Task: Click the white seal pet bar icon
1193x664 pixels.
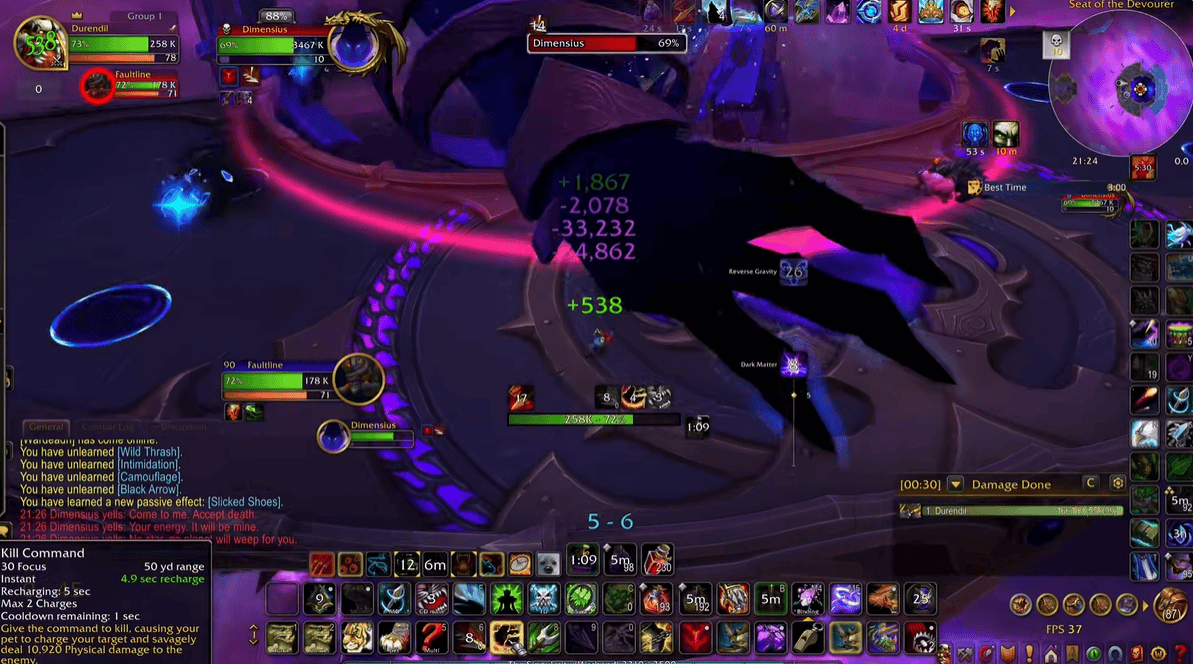Action: tap(547, 564)
